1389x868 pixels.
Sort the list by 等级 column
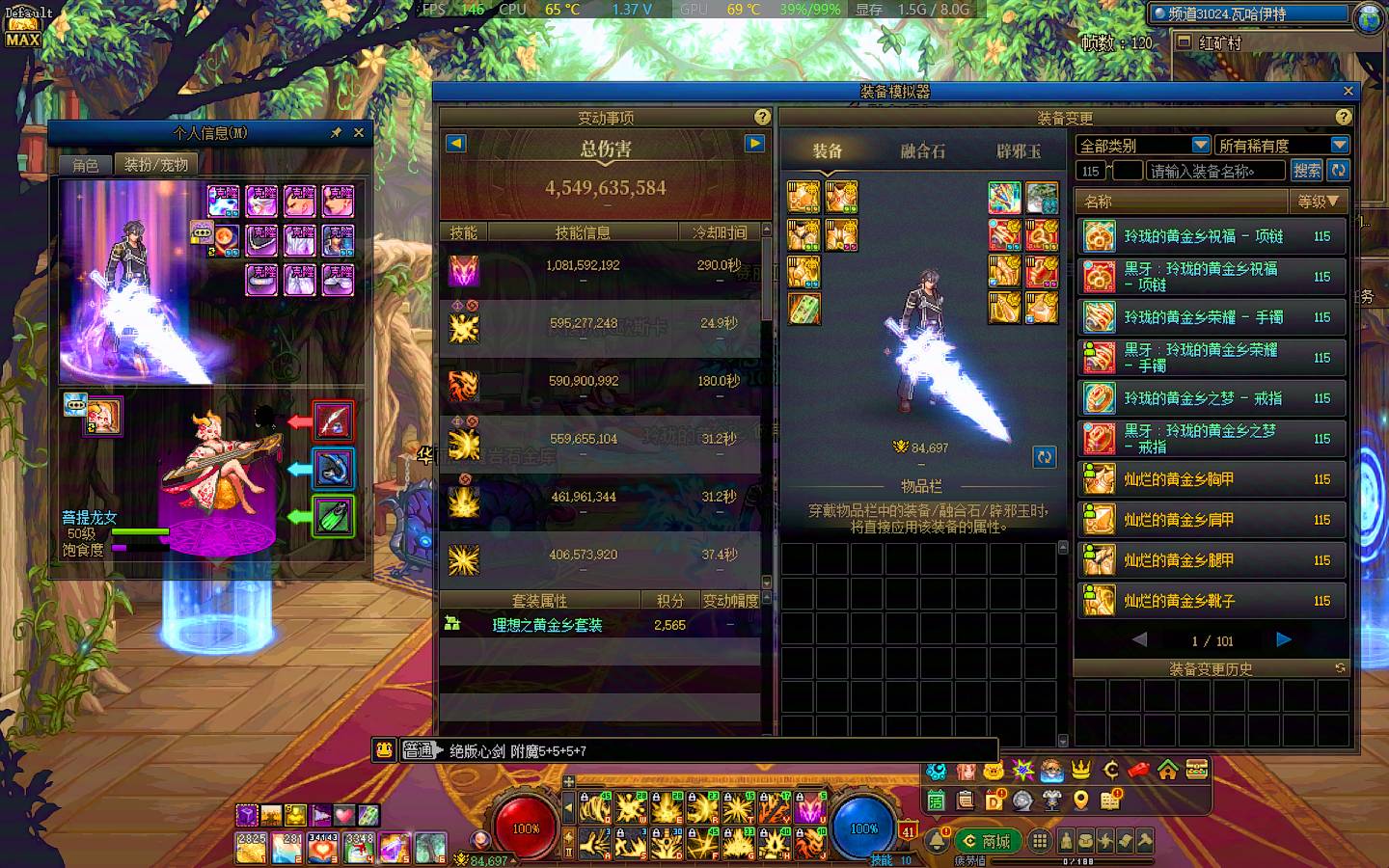[x=1318, y=202]
